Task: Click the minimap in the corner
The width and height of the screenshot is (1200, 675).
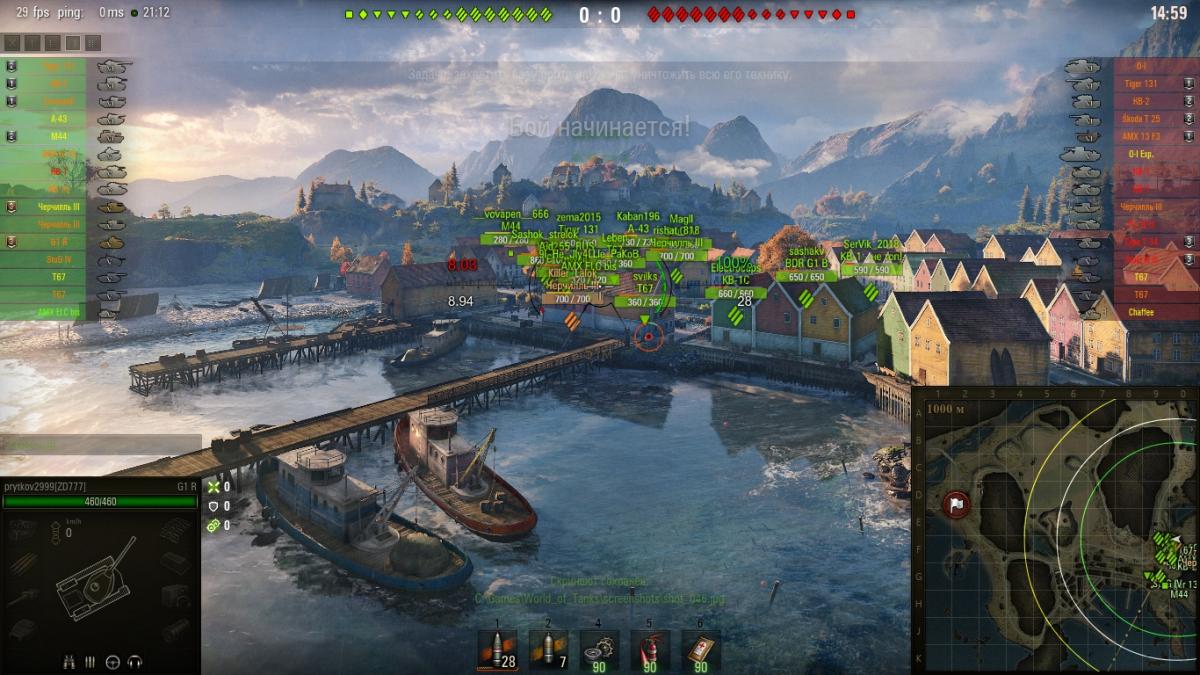Action: [1055, 530]
